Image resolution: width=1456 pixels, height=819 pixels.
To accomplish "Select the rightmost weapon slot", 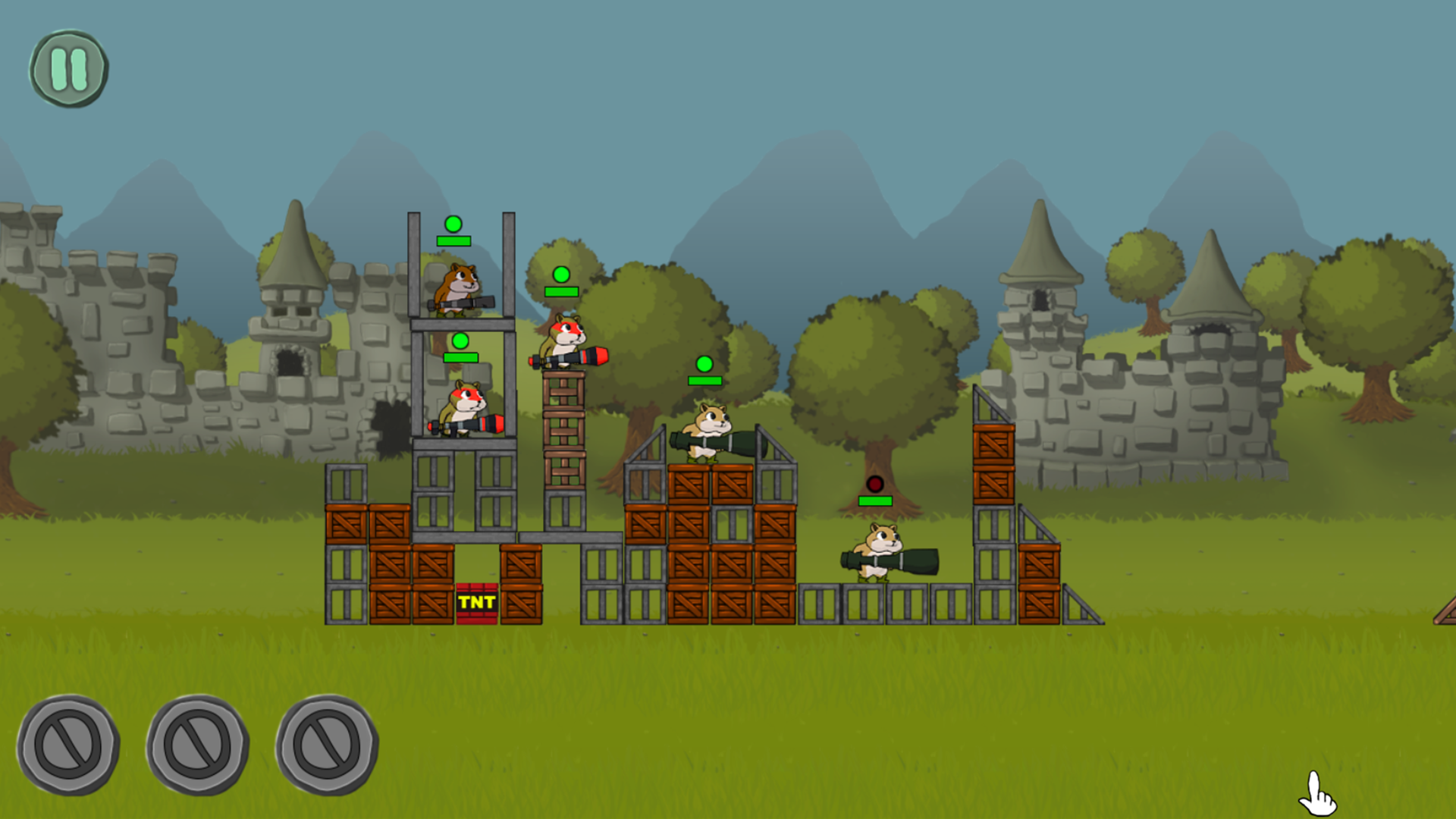I will pos(329,746).
